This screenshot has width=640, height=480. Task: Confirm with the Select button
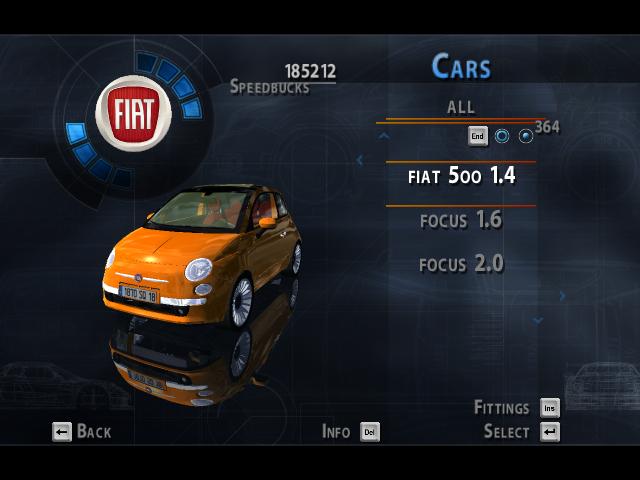click(521, 432)
